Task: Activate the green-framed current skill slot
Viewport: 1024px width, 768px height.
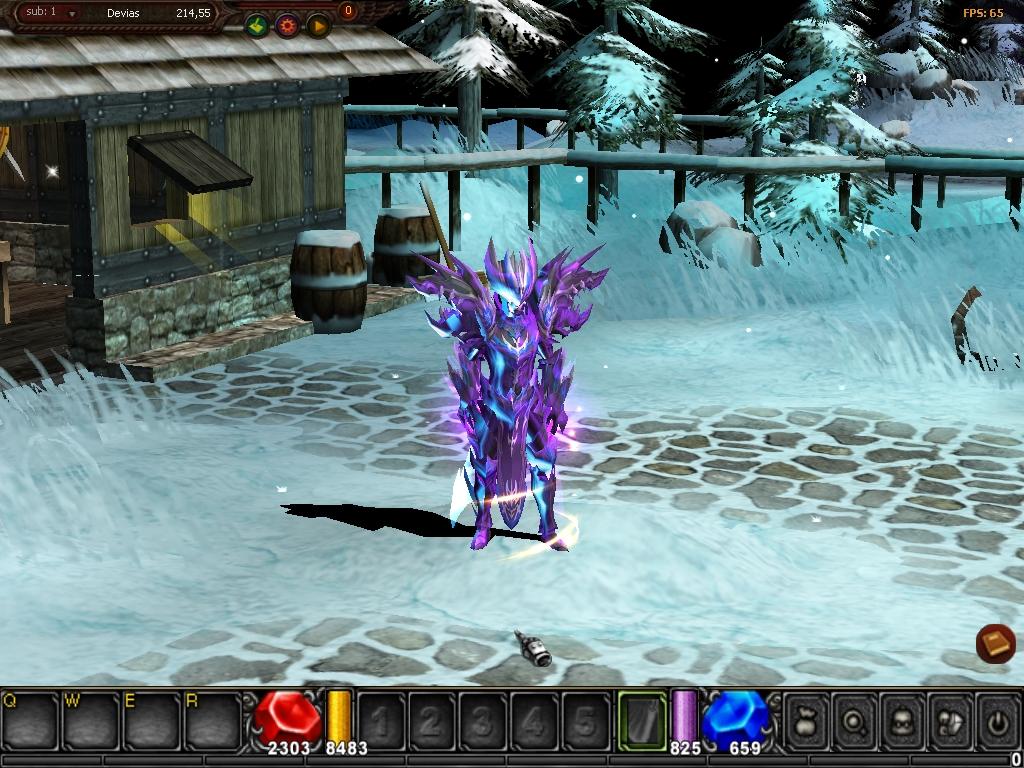Action: click(642, 720)
